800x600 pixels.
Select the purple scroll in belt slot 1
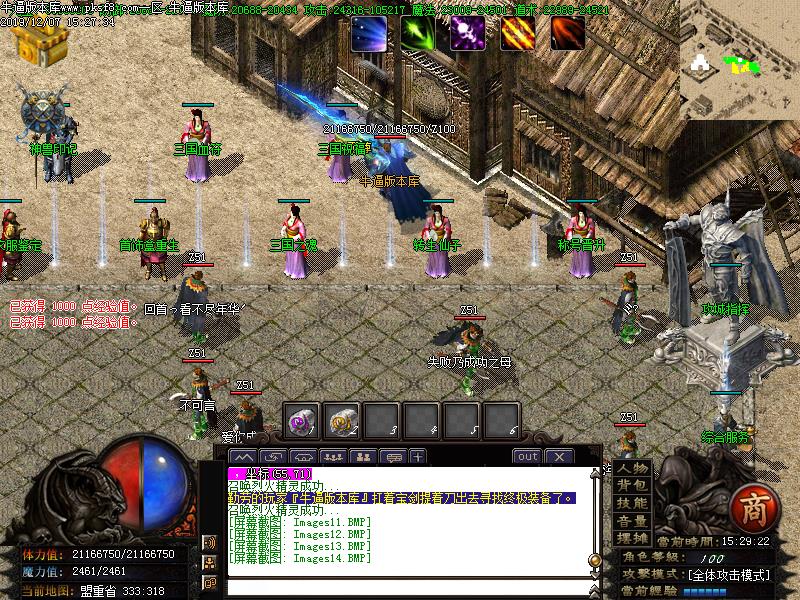[302, 420]
